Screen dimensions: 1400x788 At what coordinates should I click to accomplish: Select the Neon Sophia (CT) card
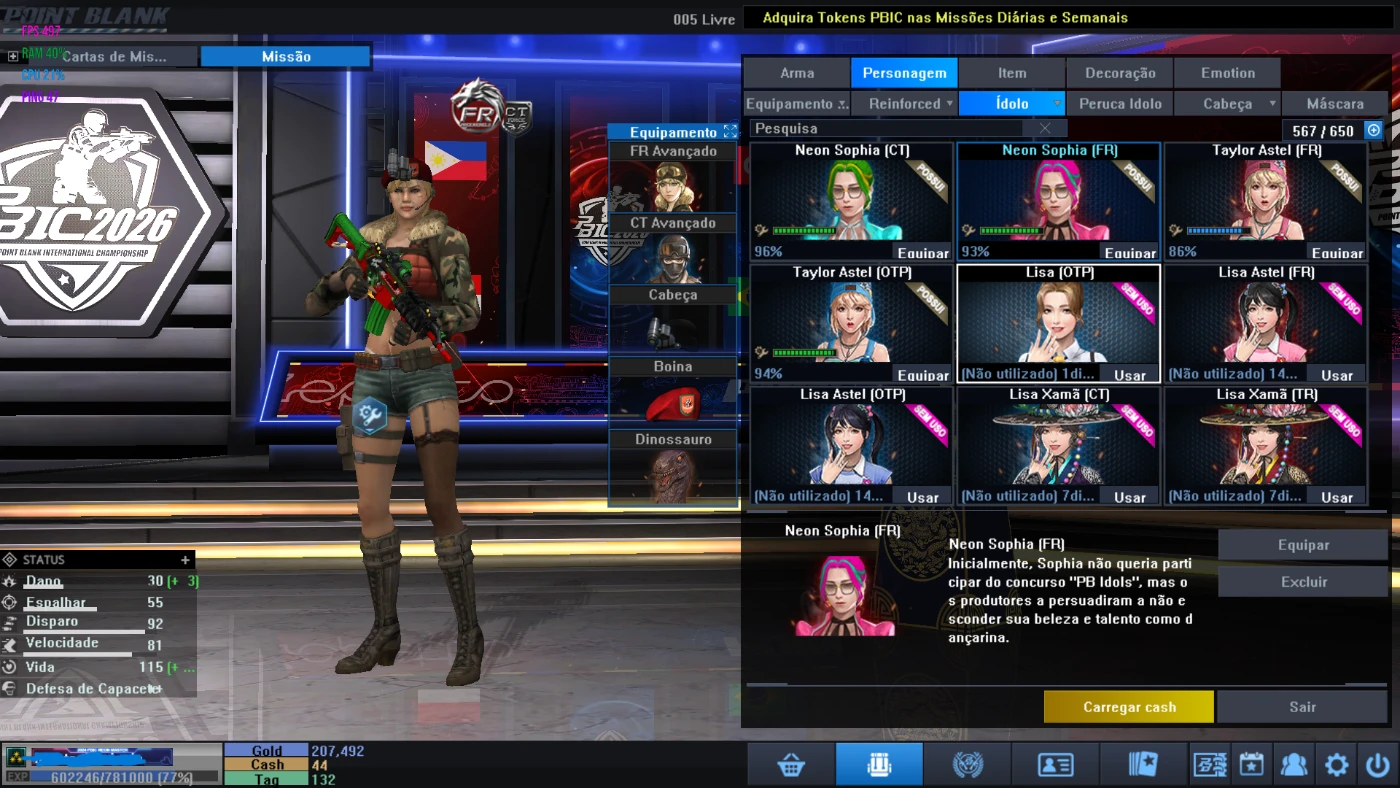[851, 201]
